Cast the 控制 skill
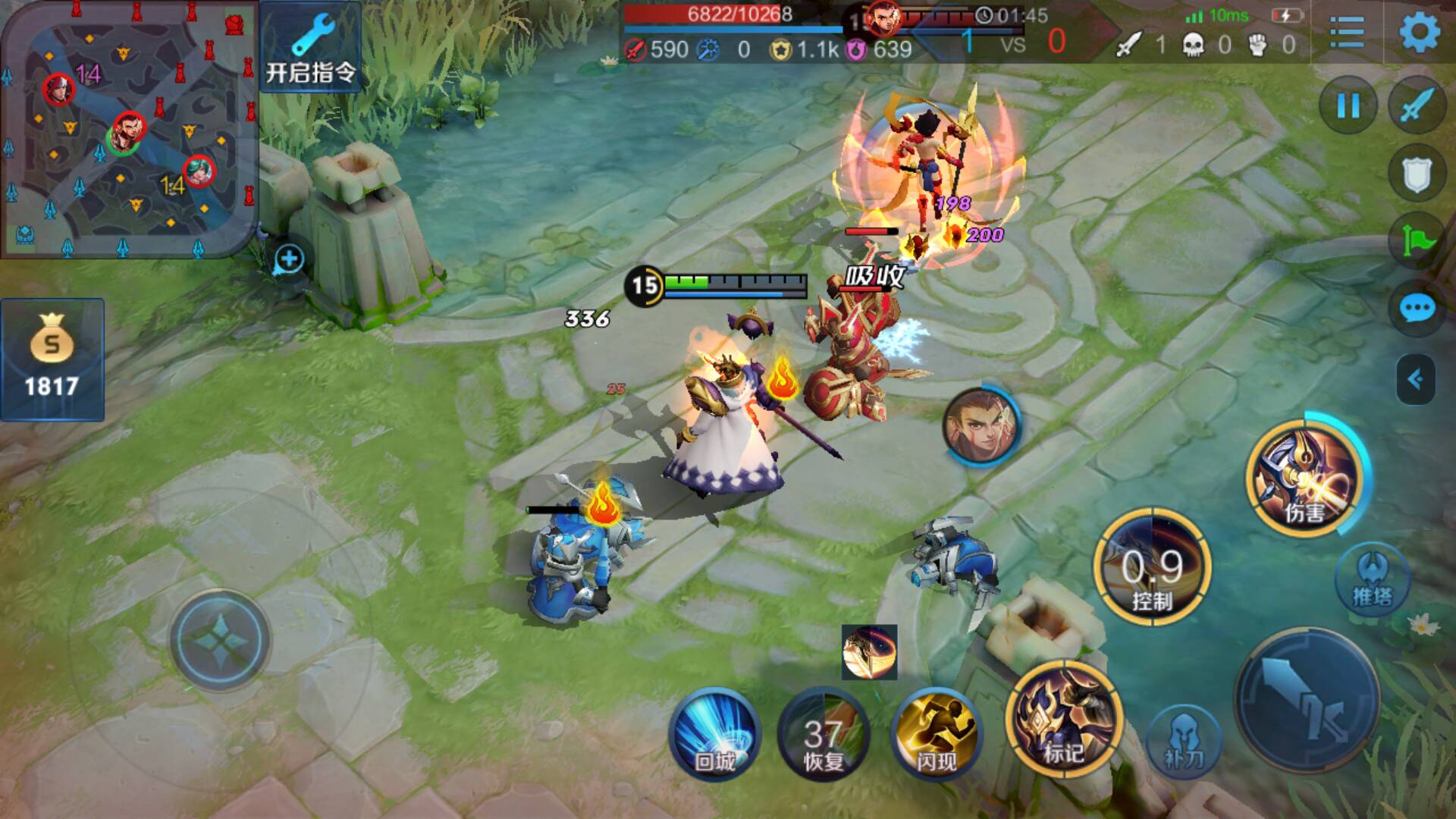 click(1152, 569)
